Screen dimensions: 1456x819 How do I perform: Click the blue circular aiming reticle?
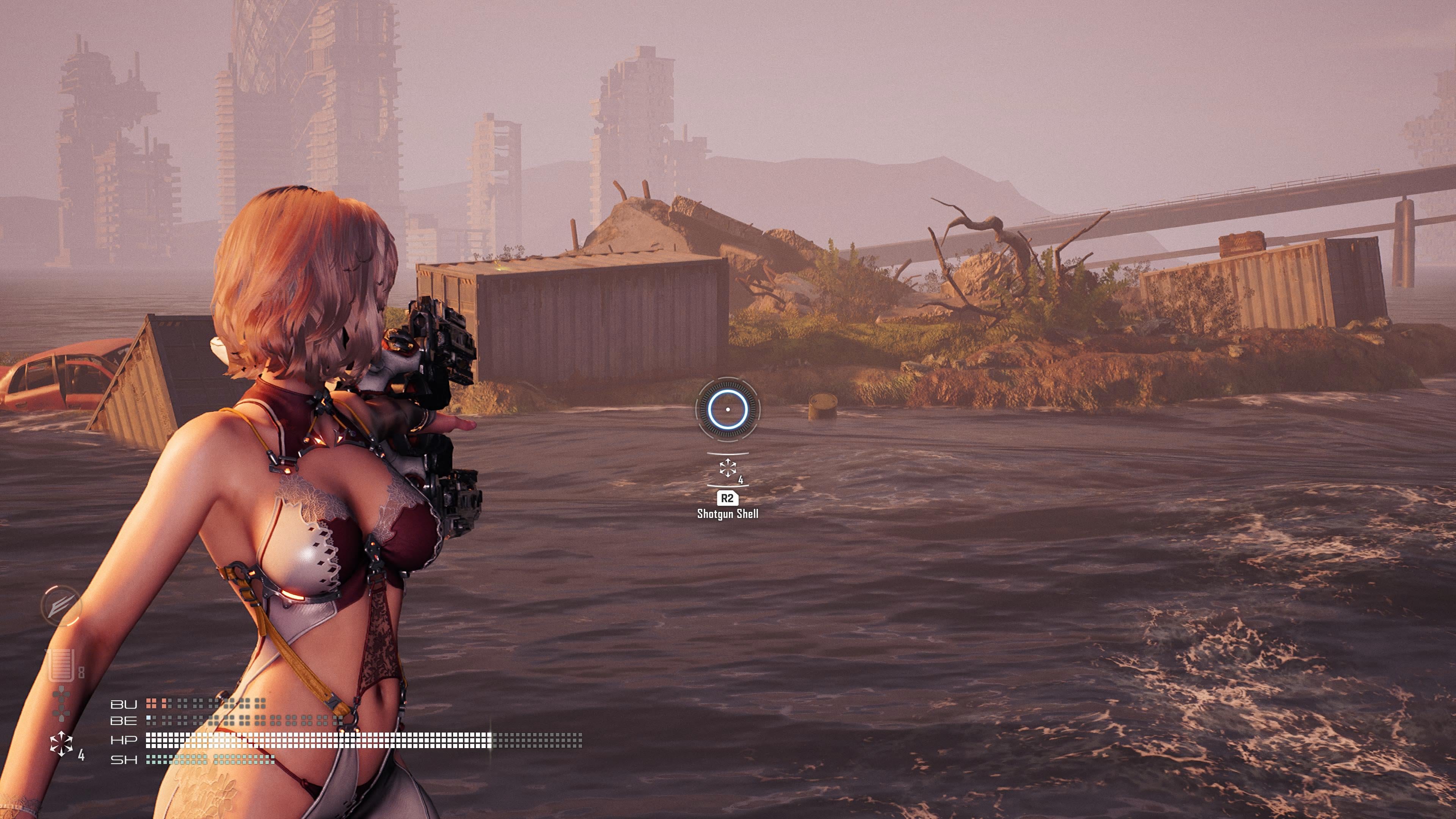tap(728, 409)
